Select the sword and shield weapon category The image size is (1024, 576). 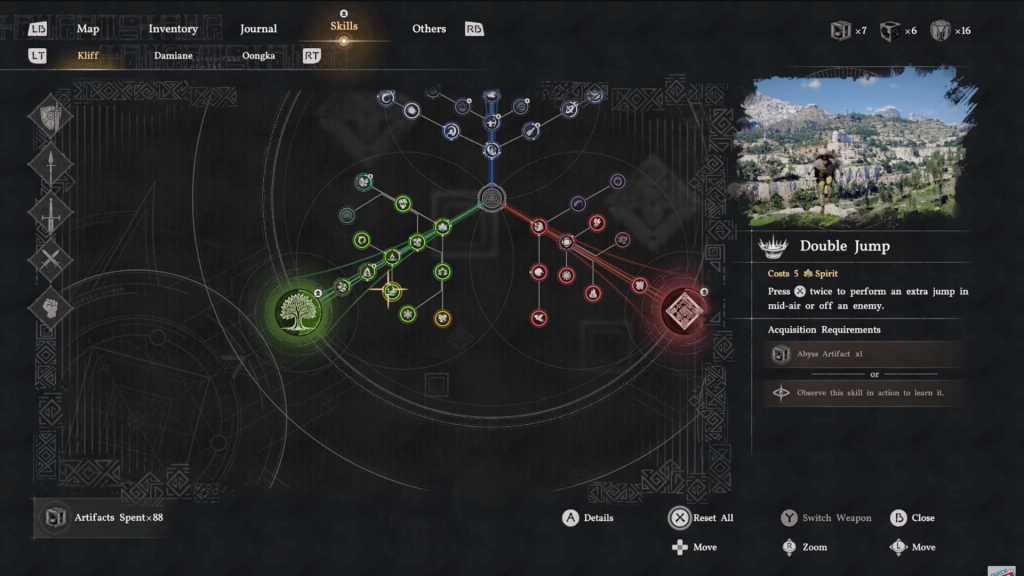(50, 115)
